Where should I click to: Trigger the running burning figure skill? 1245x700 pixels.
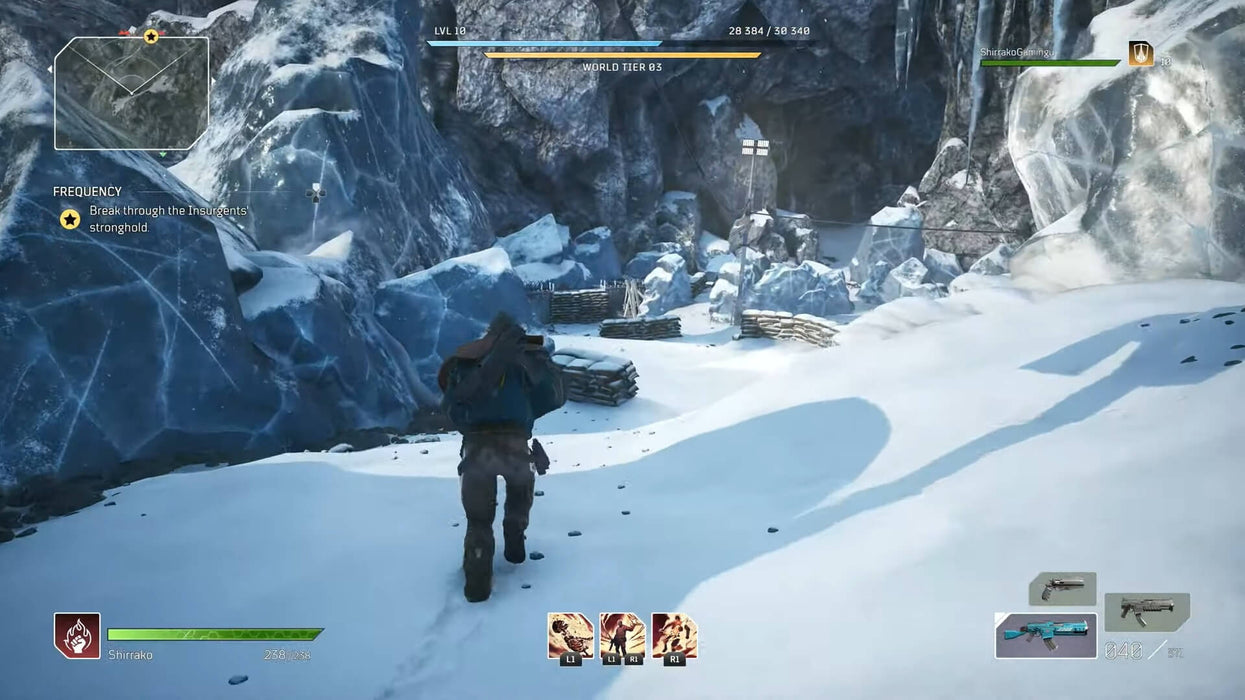pyautogui.click(x=674, y=636)
